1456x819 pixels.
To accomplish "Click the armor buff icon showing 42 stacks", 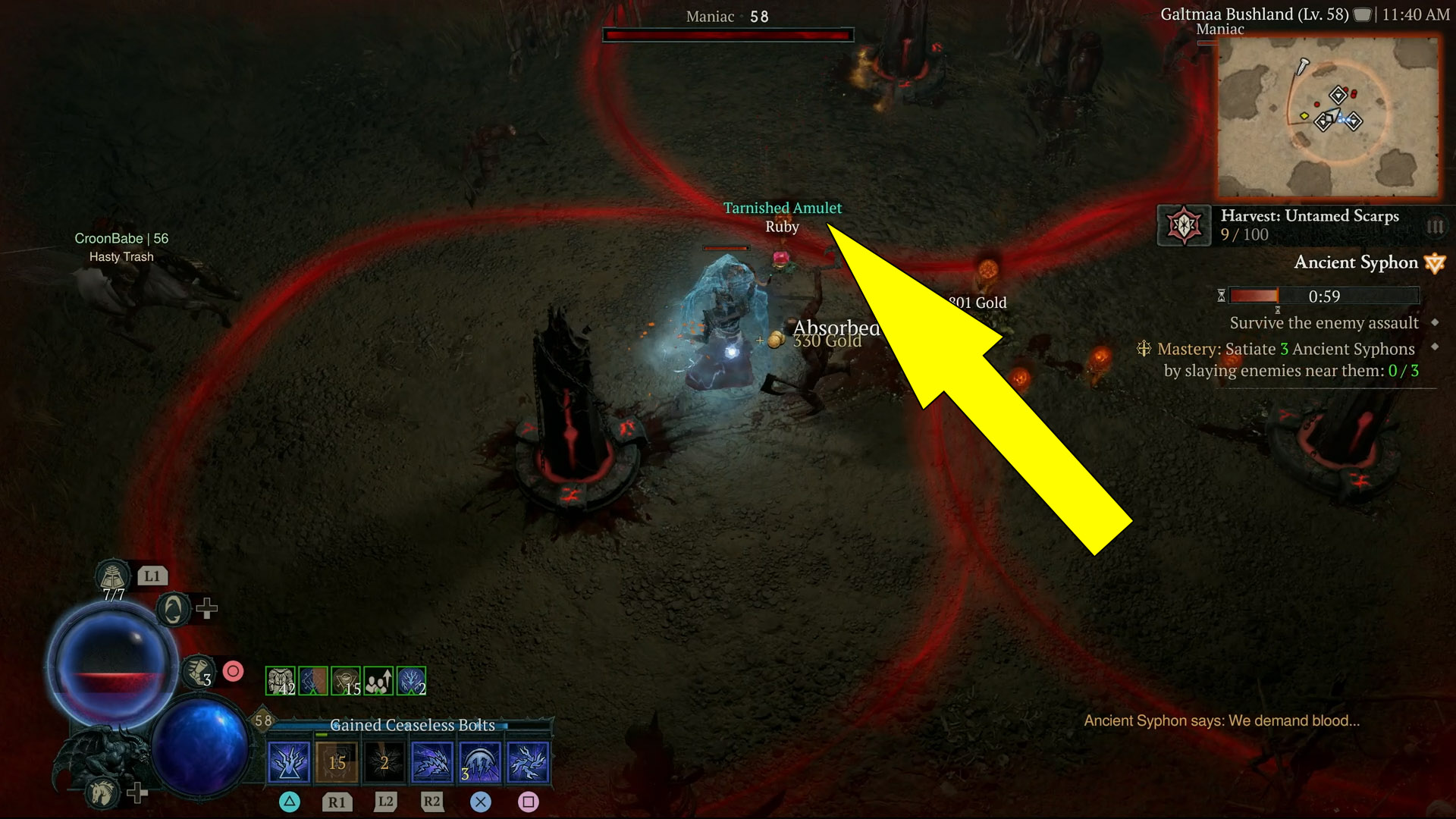I will click(280, 681).
